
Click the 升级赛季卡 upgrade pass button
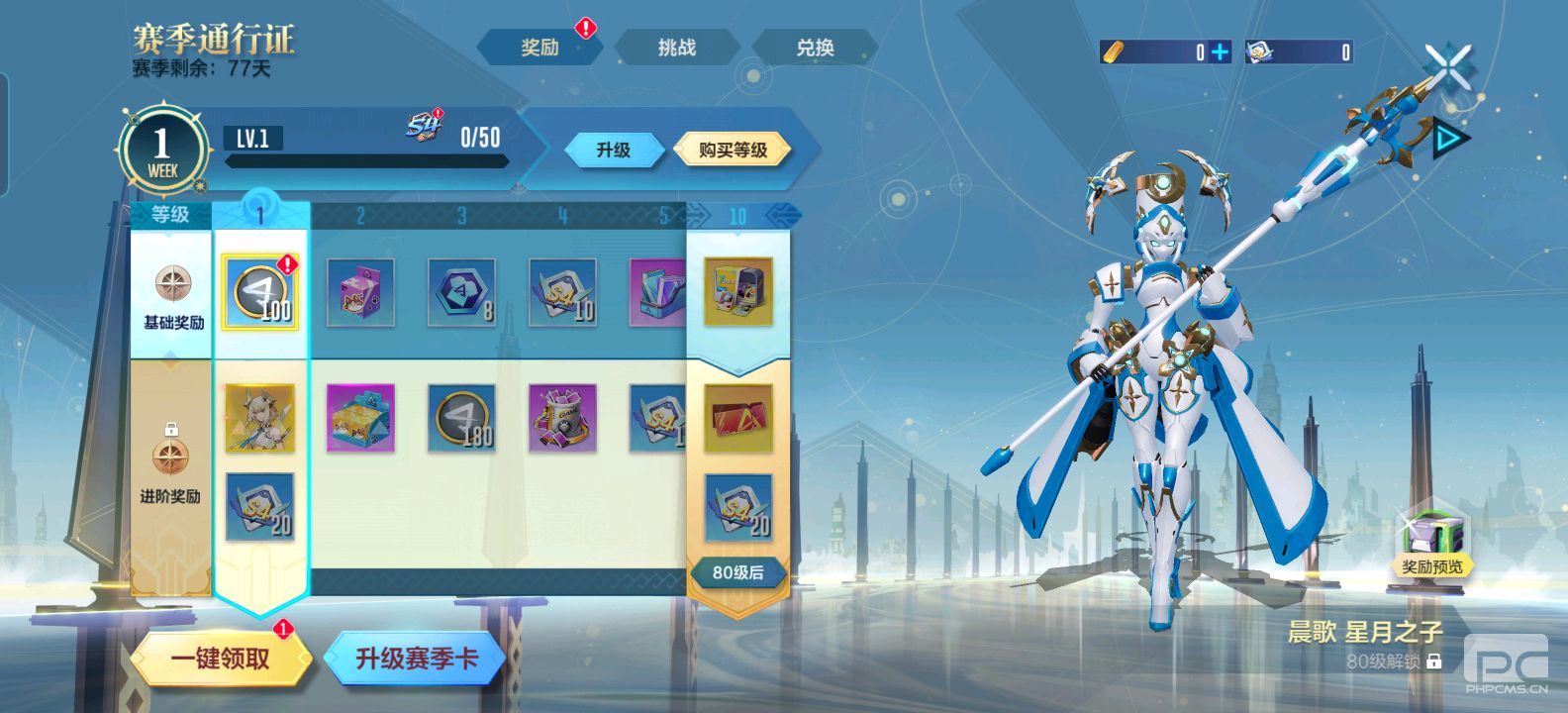coord(420,657)
